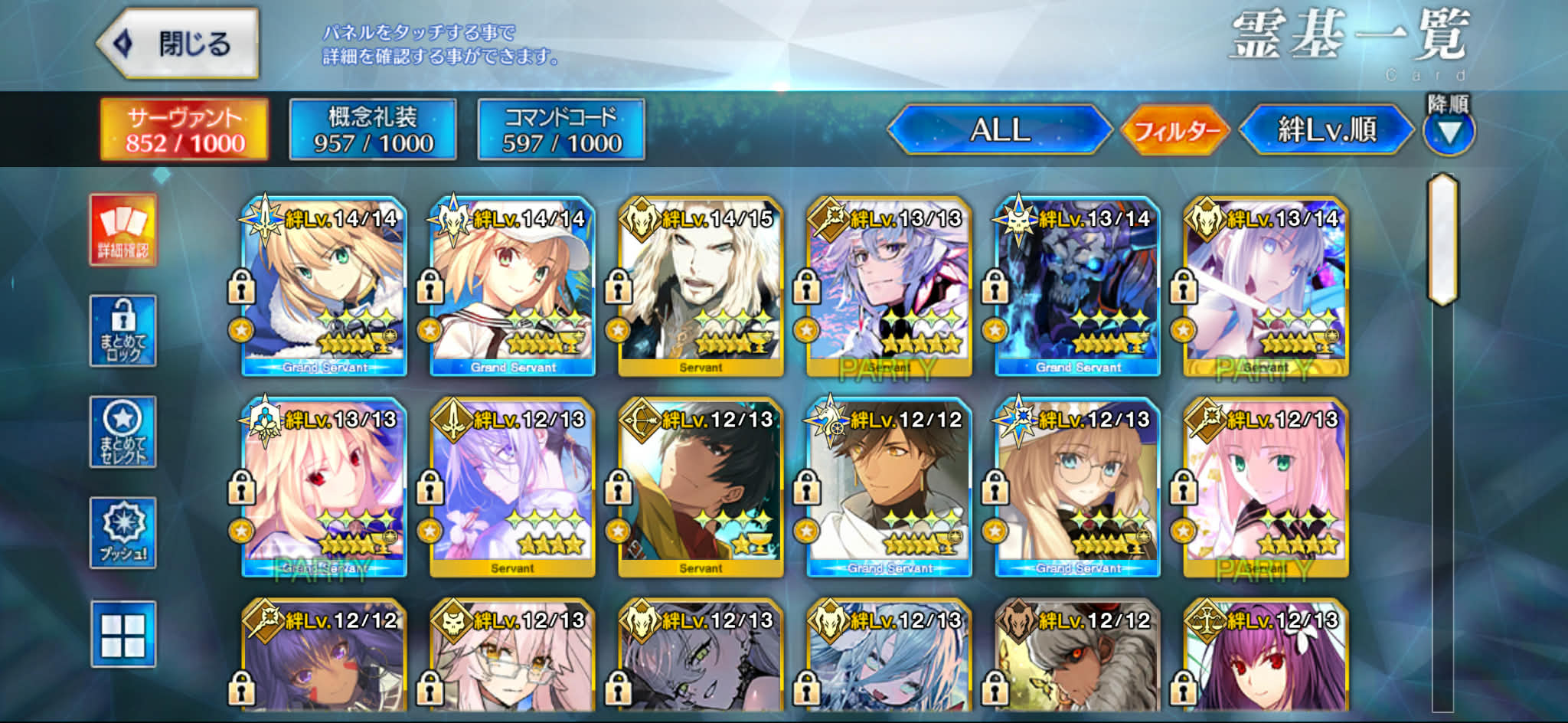
Task: Click the プッシュ! button
Action: coord(123,533)
